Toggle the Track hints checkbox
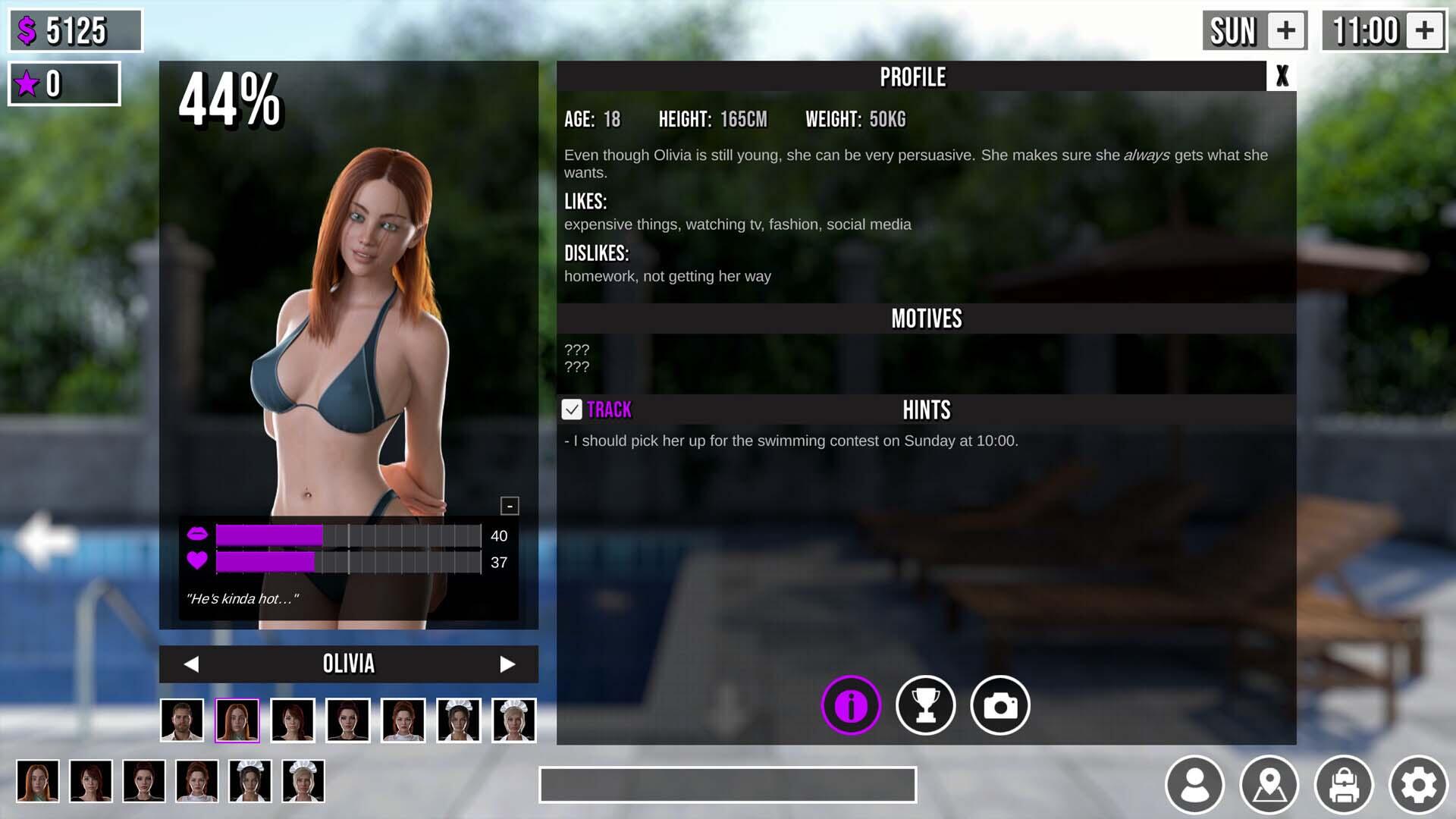This screenshot has height=819, width=1456. pos(572,409)
